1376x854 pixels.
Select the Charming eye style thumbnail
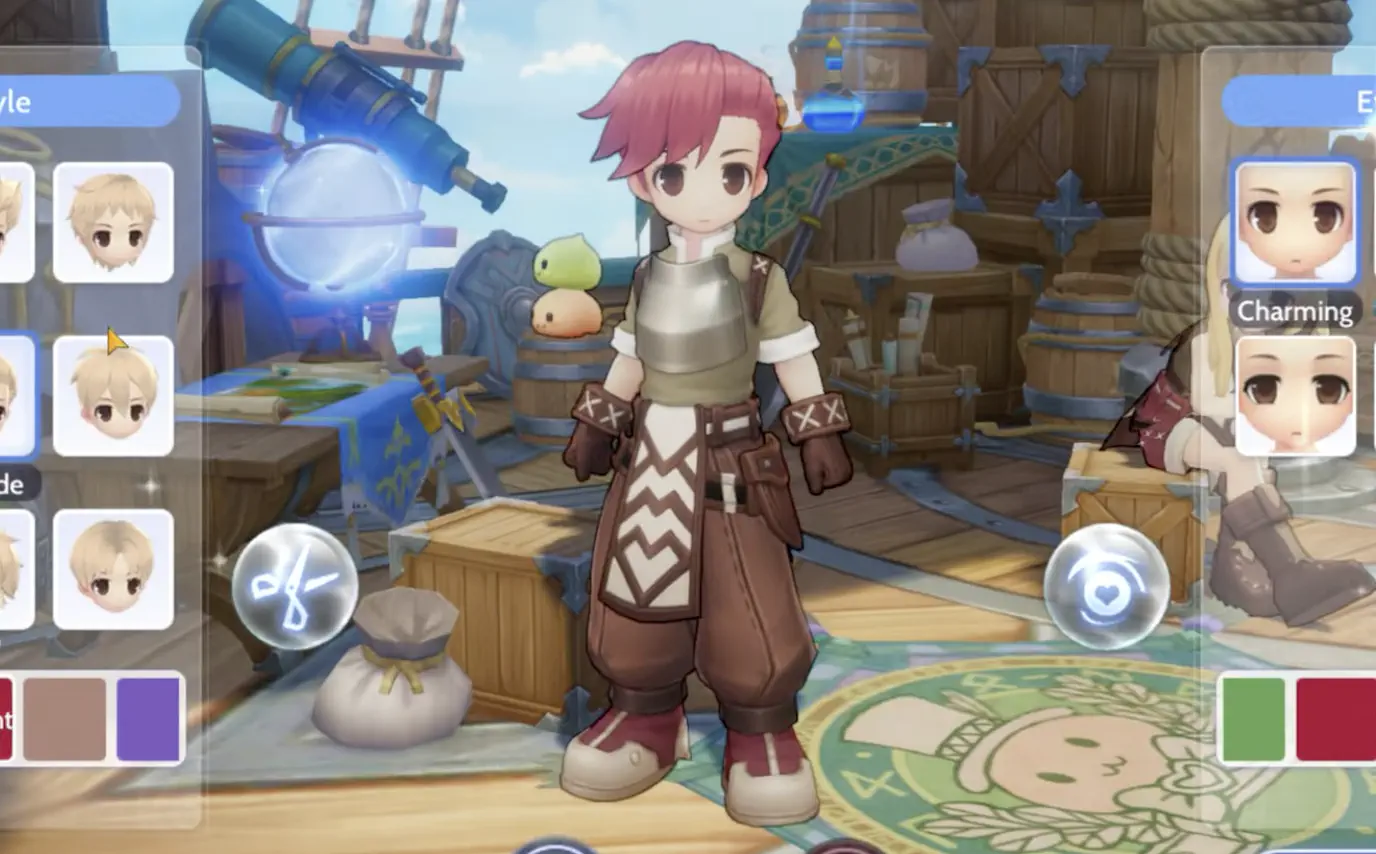pos(1295,223)
